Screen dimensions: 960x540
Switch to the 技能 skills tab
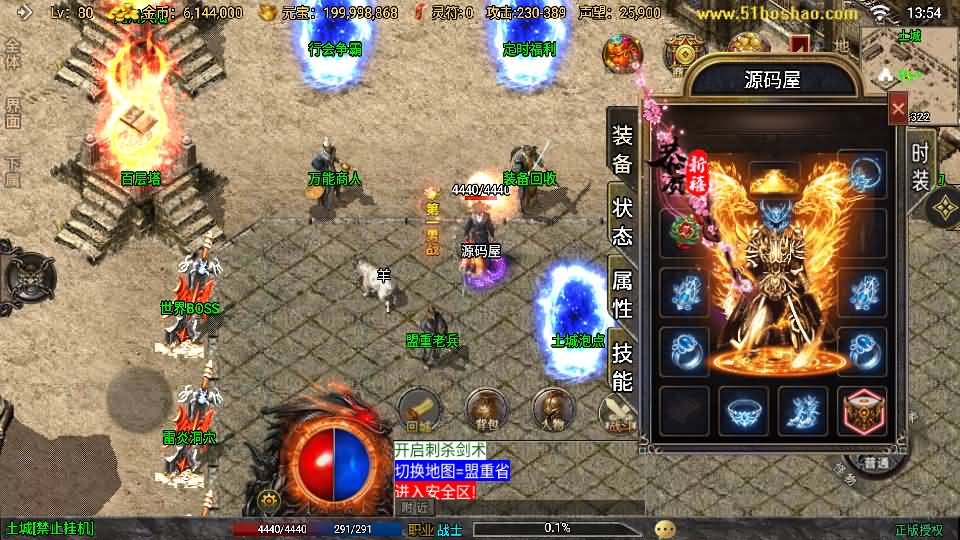(x=622, y=366)
